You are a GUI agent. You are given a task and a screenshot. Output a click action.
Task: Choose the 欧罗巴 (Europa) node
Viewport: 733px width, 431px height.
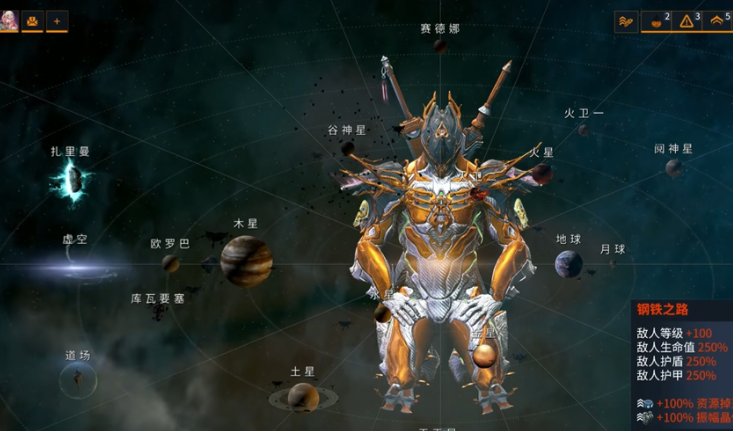click(x=171, y=263)
